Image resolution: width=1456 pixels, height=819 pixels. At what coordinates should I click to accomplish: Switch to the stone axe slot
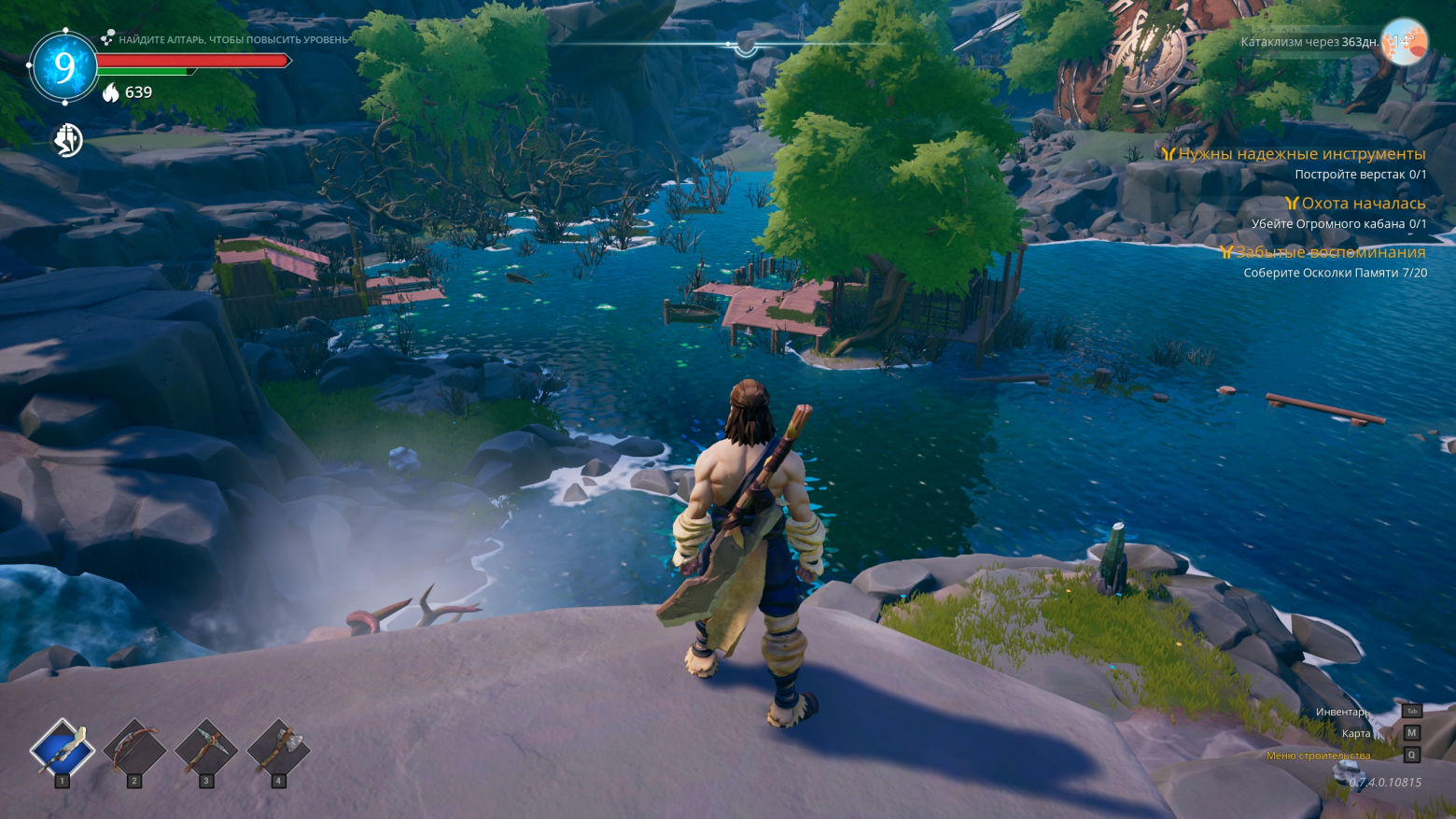coord(277,748)
